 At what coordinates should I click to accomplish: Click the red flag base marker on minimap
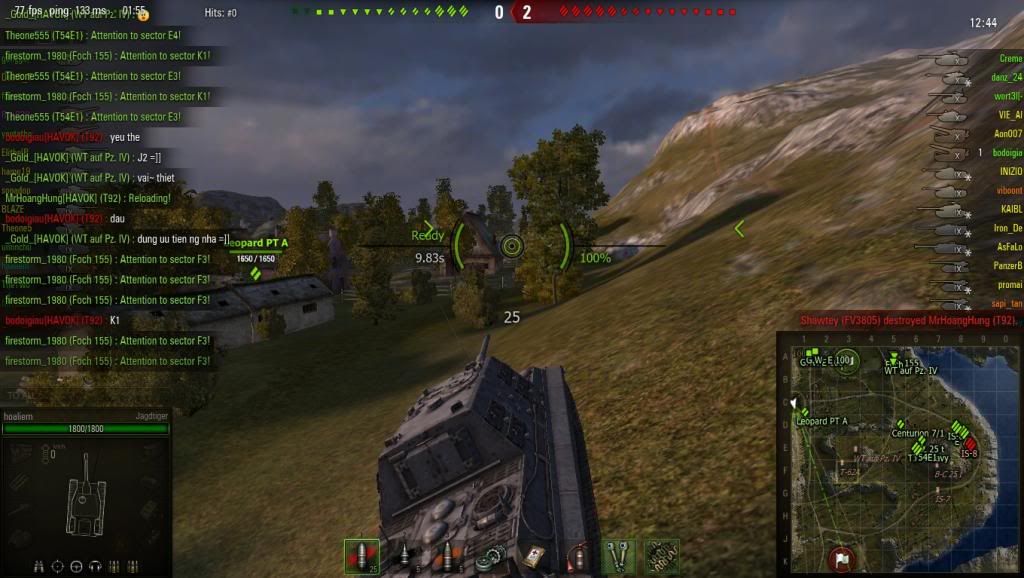[x=842, y=557]
